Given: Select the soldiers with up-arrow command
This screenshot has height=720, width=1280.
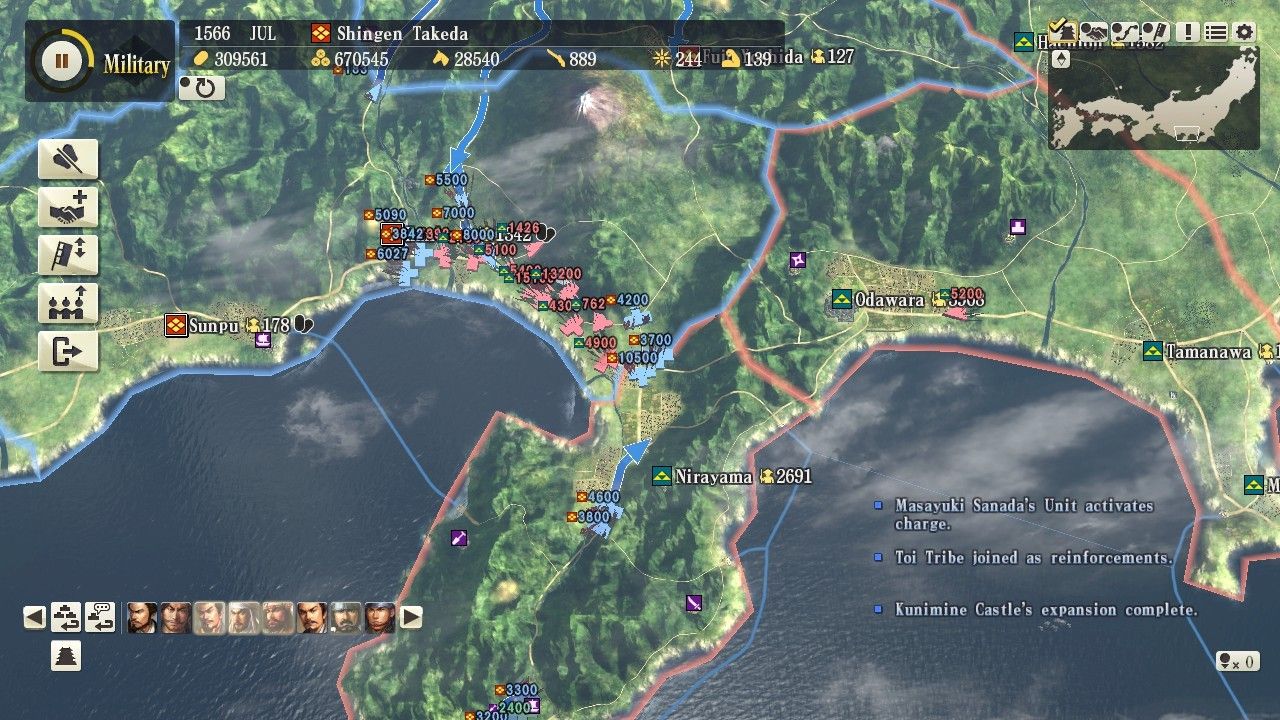Looking at the screenshot, I should [x=68, y=303].
